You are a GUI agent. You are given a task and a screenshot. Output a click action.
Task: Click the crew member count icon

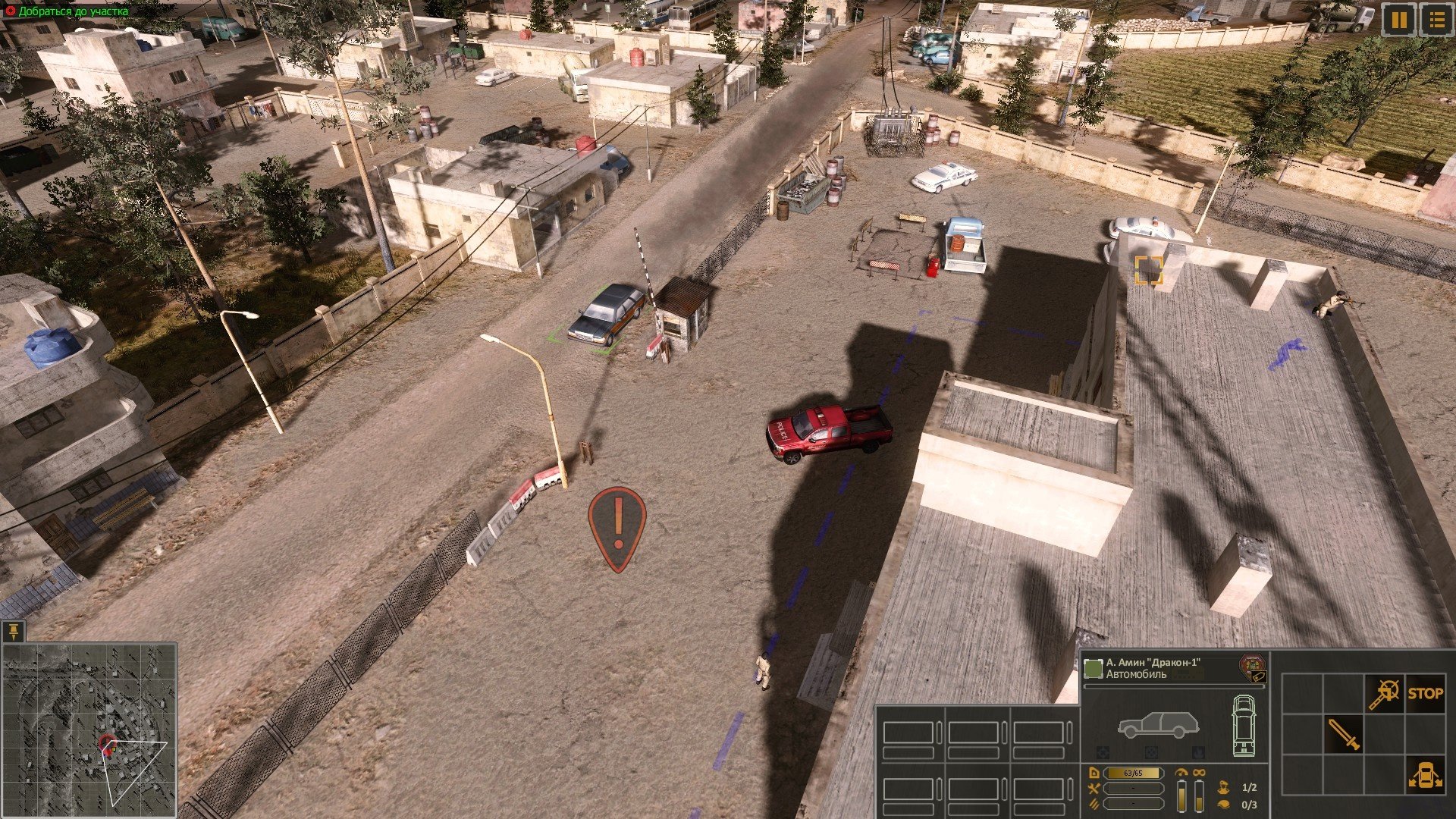1222,787
